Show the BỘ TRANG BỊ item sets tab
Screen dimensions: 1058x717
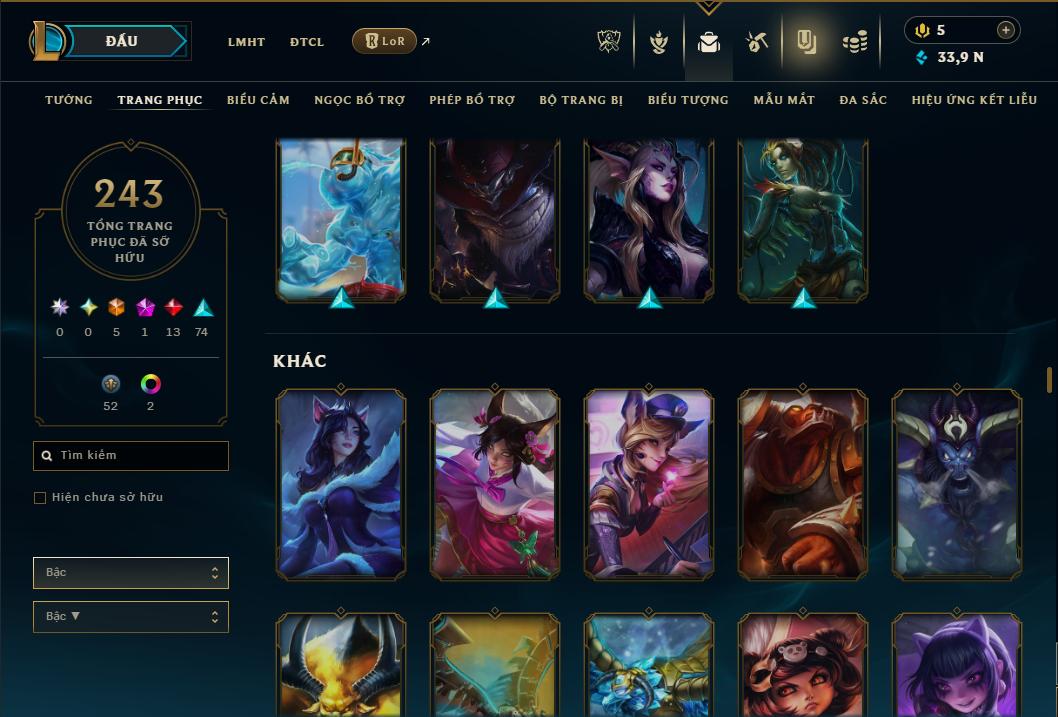coord(581,100)
